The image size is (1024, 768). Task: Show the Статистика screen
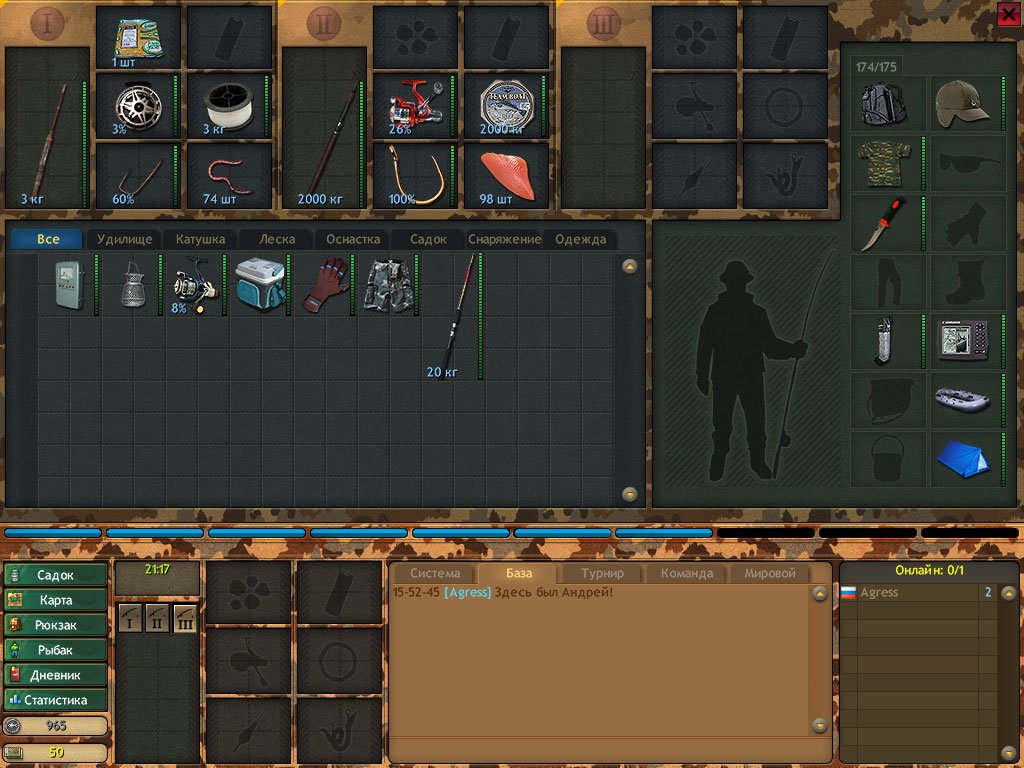coord(56,700)
